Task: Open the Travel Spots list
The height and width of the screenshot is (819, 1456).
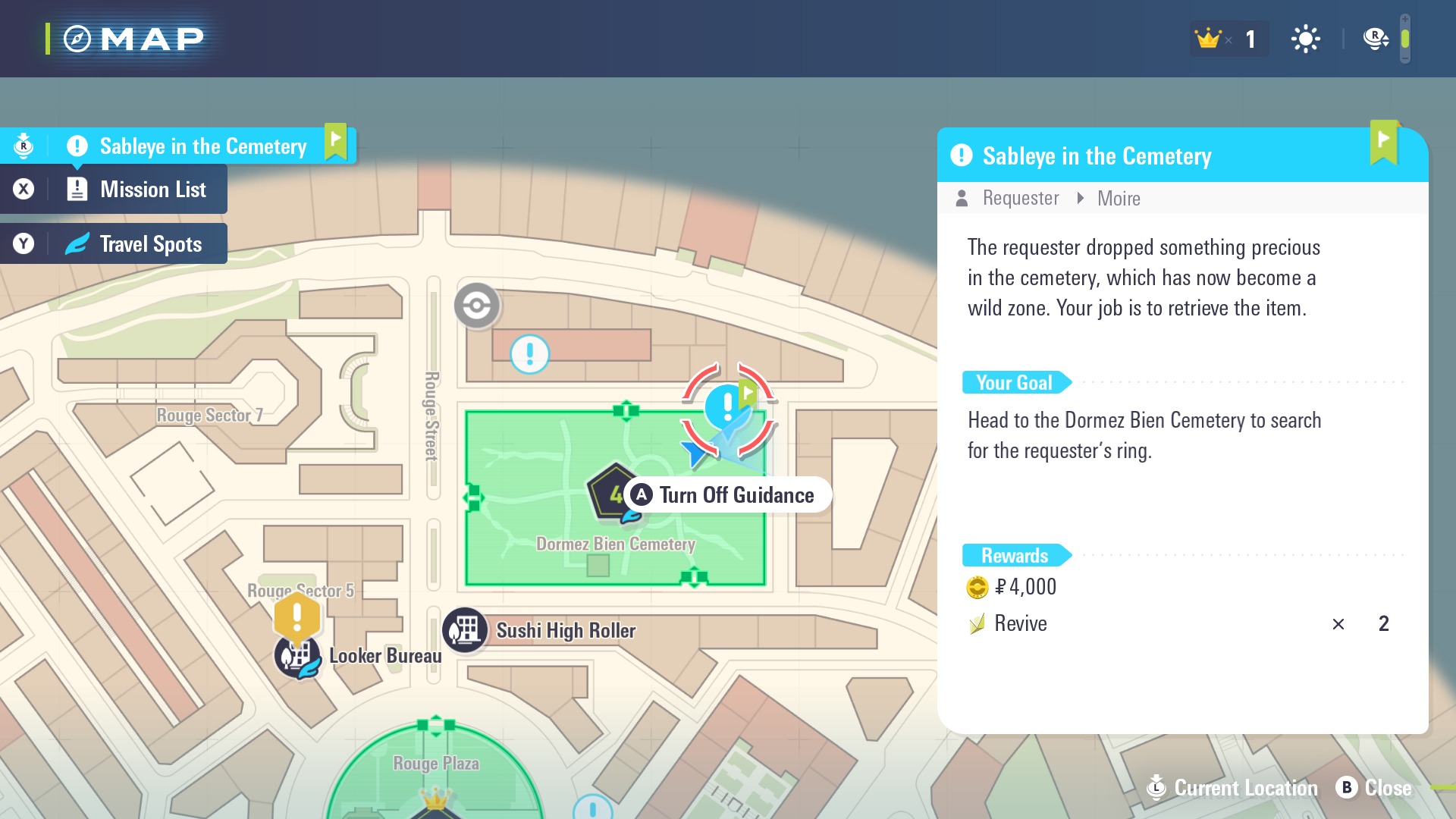Action: [150, 244]
